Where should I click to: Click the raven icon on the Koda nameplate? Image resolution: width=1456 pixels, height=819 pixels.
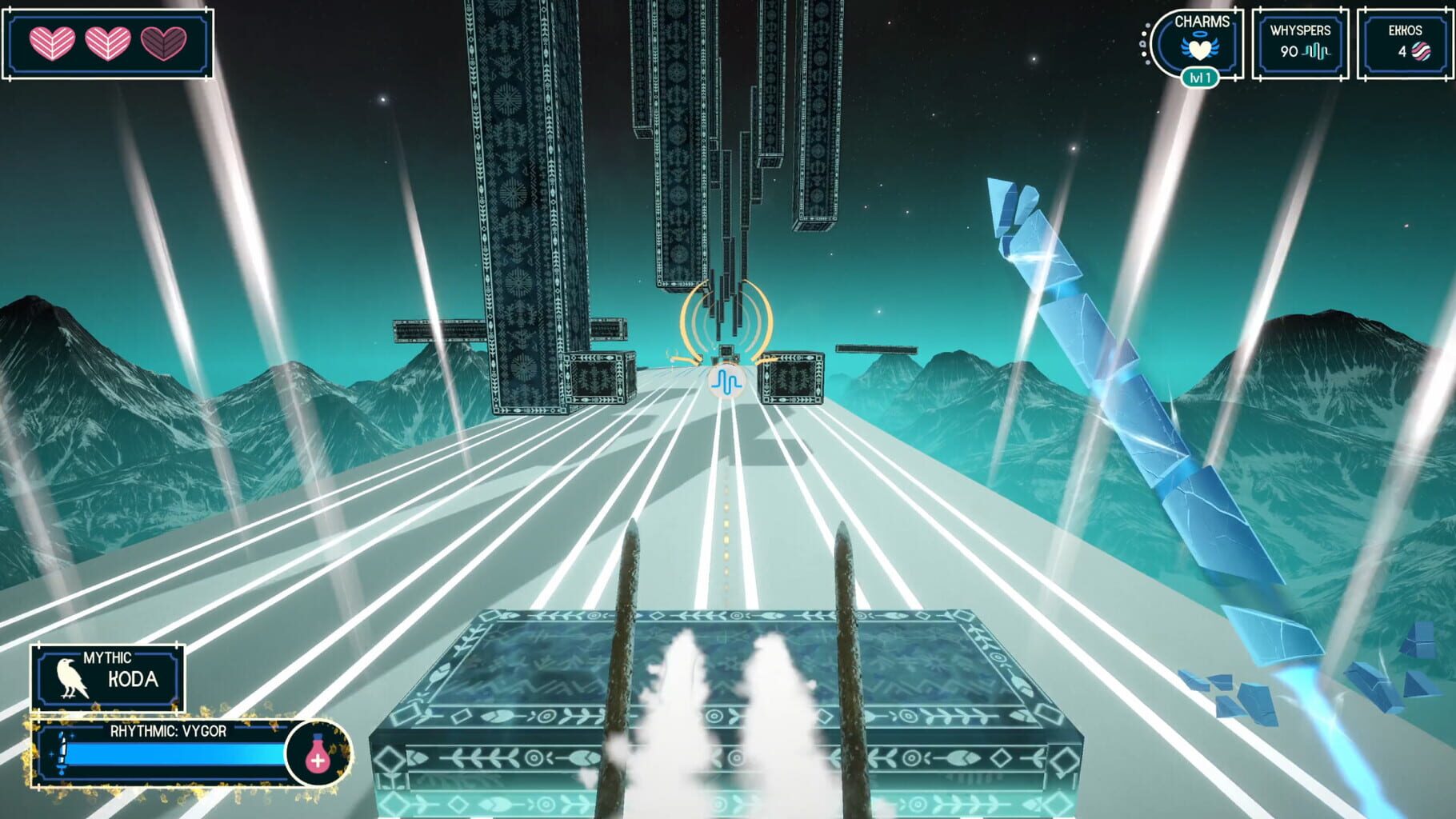[x=70, y=678]
